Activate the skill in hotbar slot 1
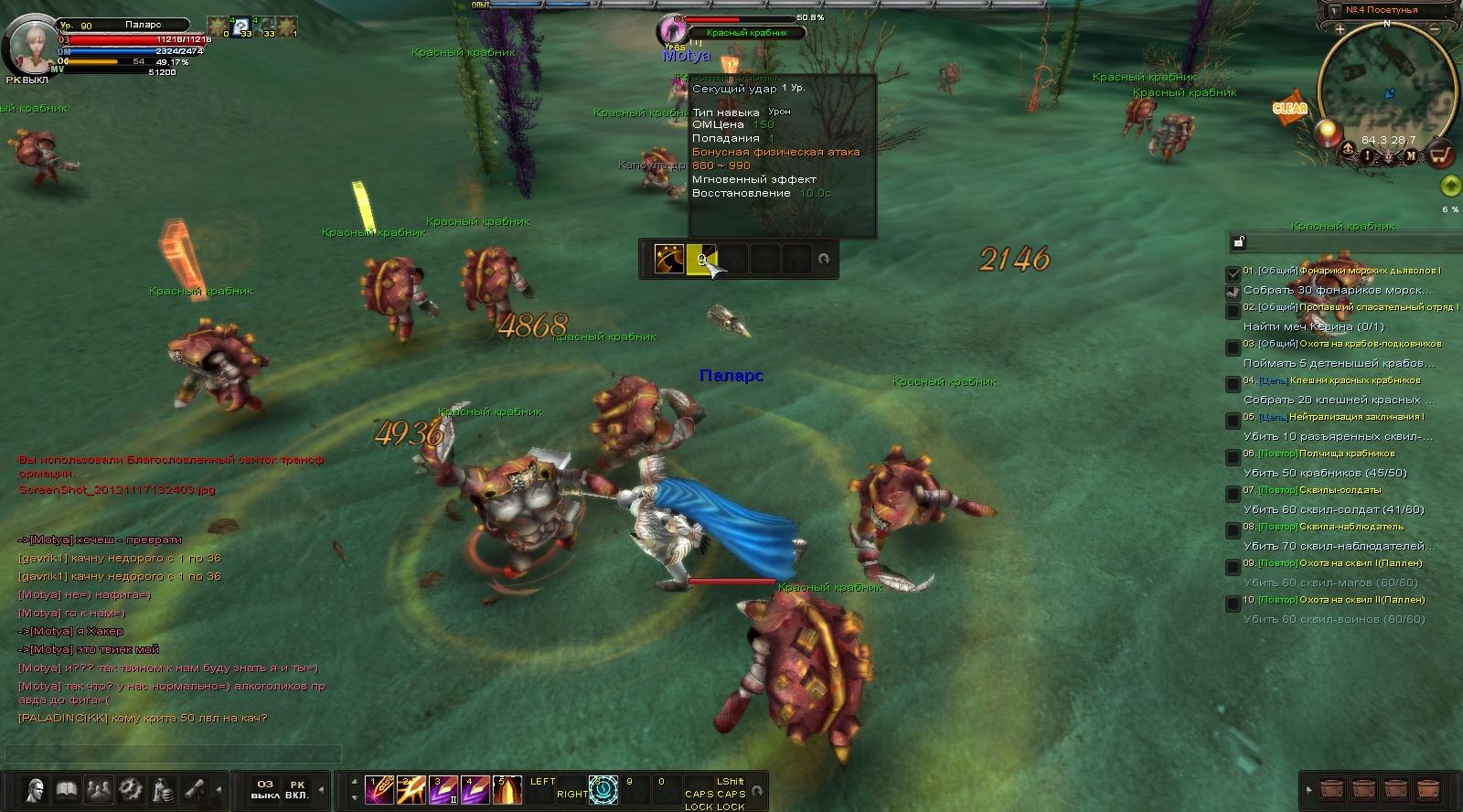This screenshot has height=812, width=1463. [x=379, y=790]
